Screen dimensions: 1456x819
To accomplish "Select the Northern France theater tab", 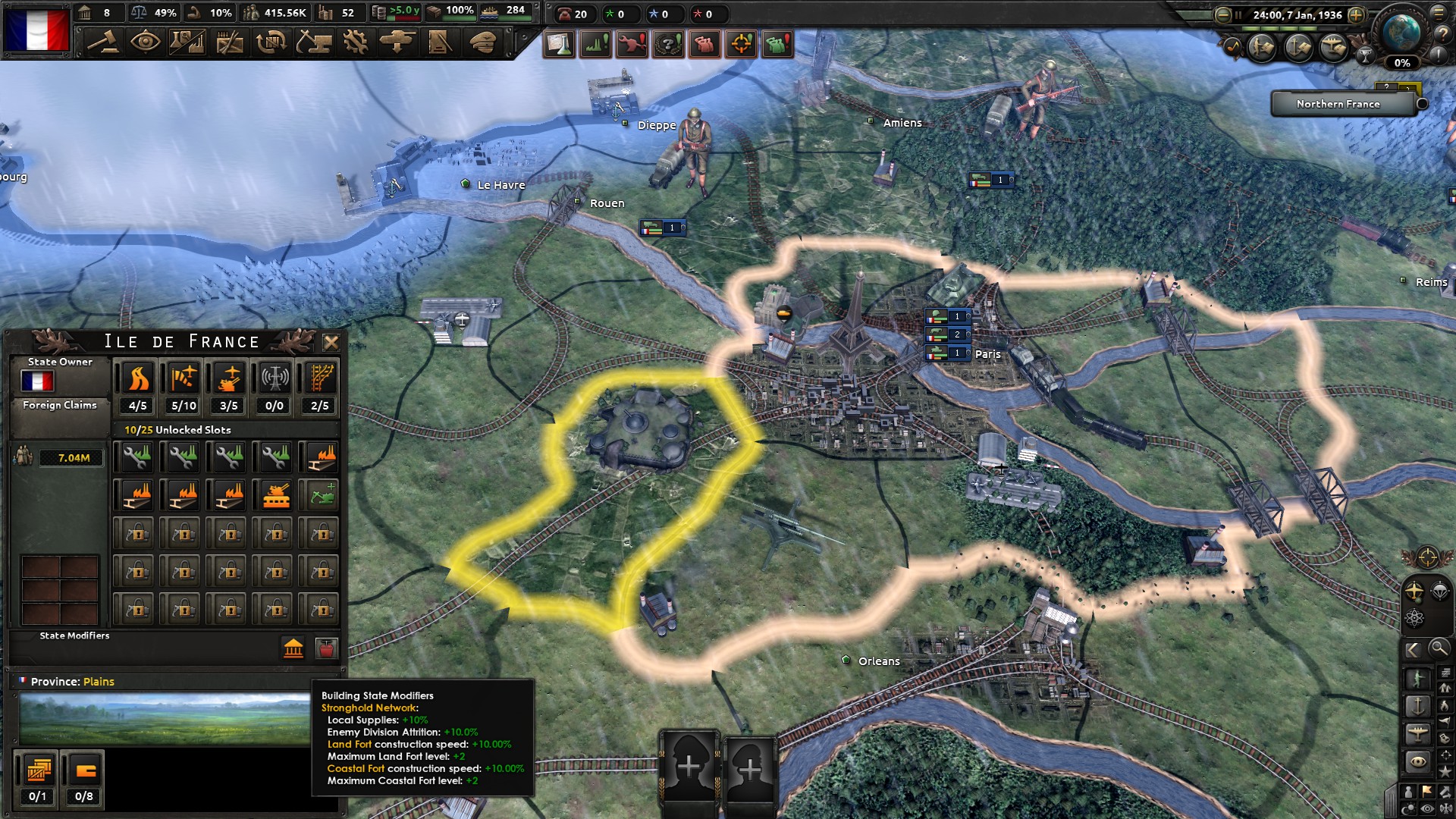I will 1339,104.
